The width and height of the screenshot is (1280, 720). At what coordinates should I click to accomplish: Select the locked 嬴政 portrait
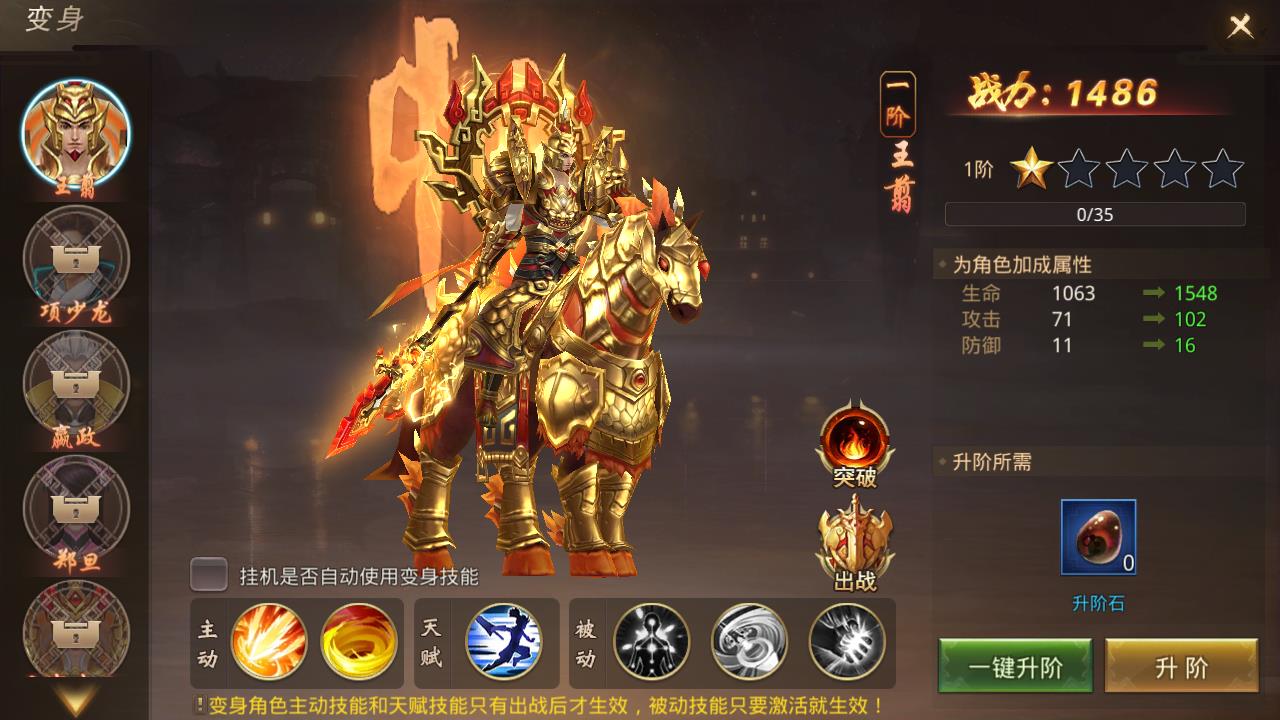(x=76, y=384)
